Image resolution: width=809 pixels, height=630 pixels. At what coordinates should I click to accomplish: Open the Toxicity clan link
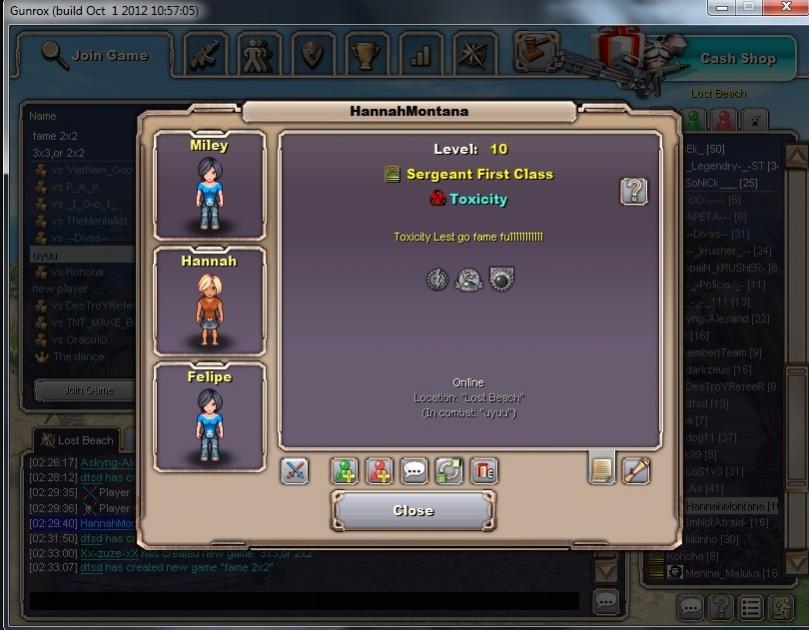(x=477, y=199)
